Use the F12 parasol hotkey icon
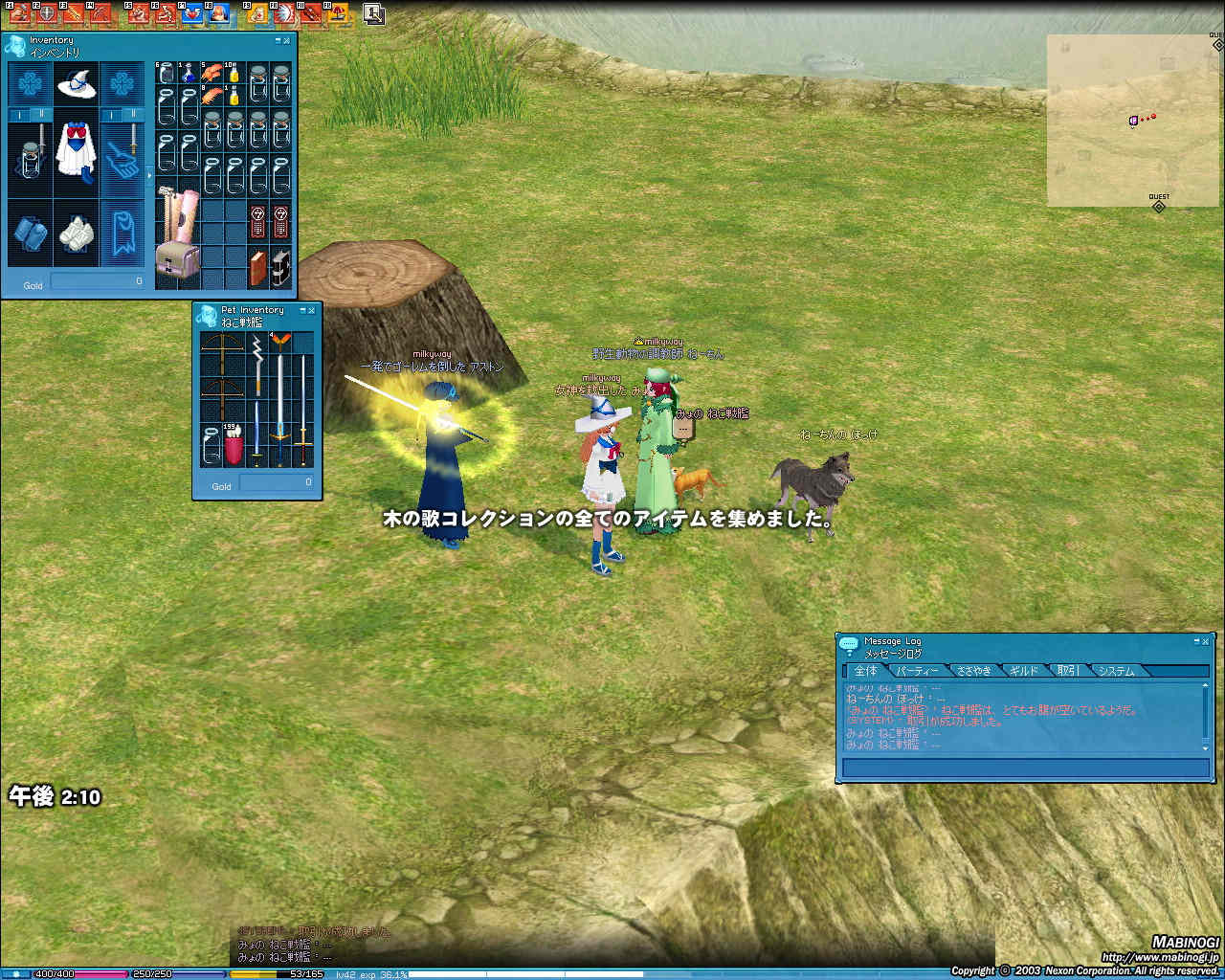This screenshot has height=980, width=1225. 340,13
